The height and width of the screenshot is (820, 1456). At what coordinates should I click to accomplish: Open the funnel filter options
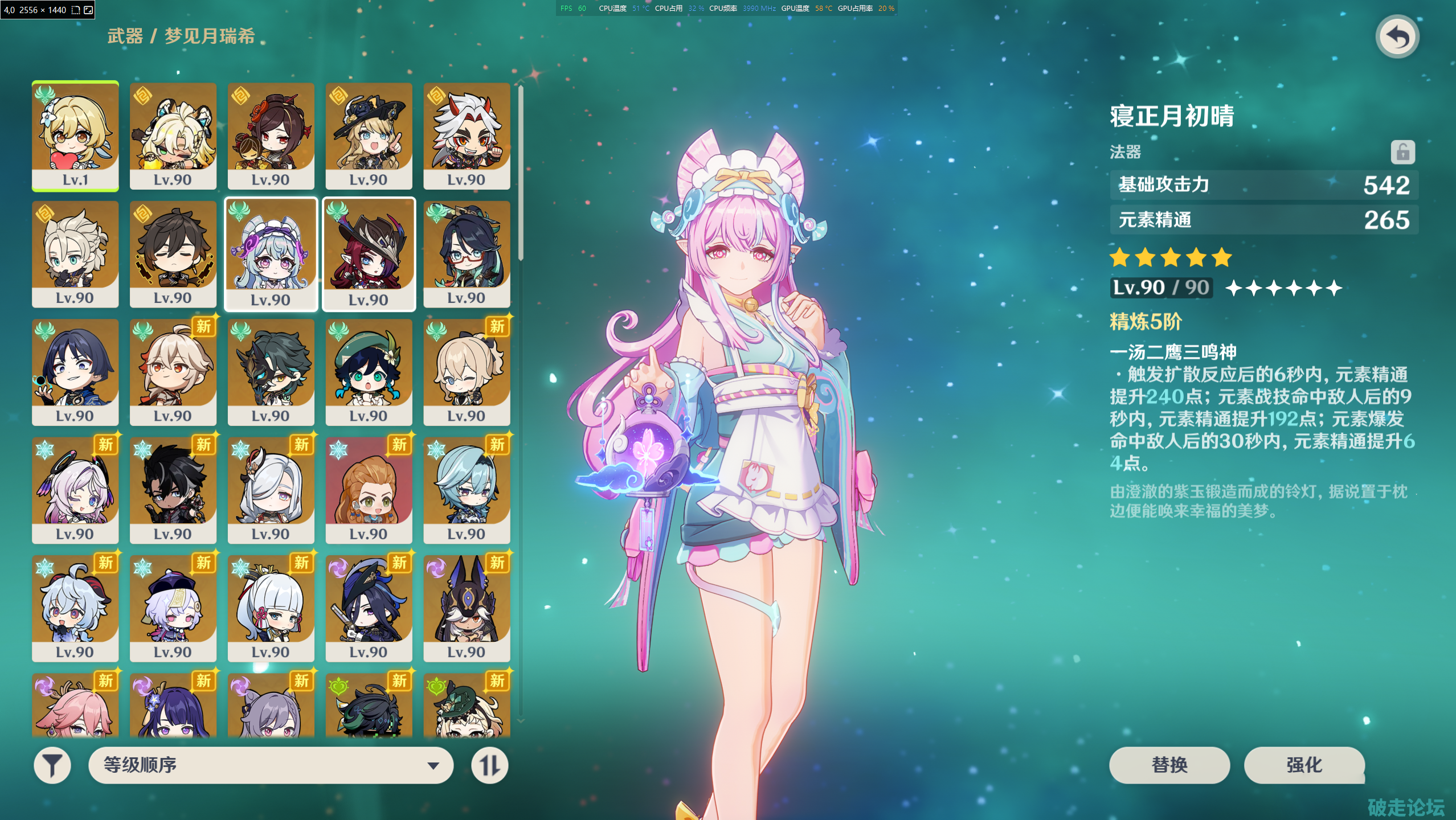pyautogui.click(x=52, y=765)
